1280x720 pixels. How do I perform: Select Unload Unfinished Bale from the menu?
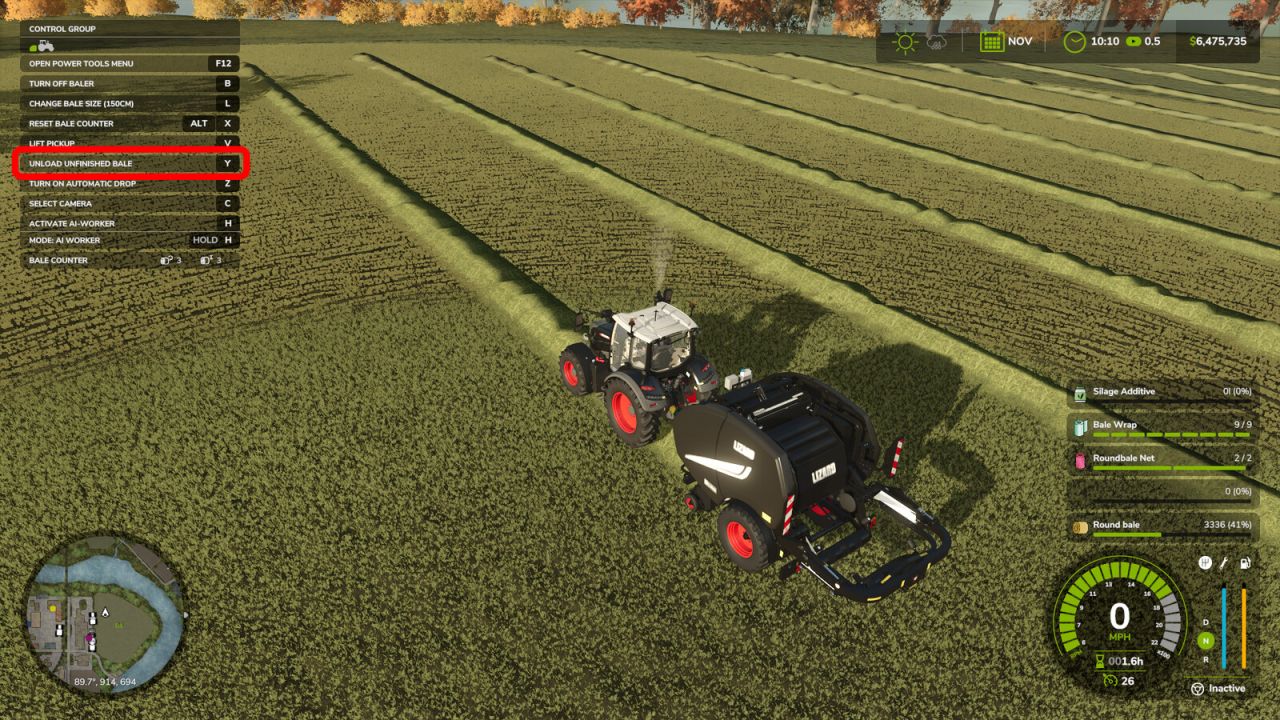(128, 163)
